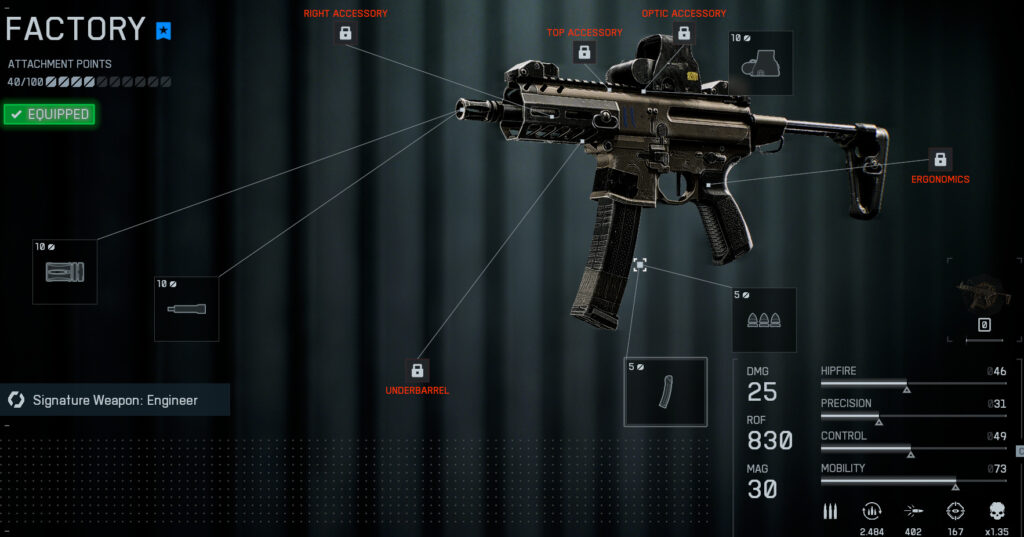This screenshot has height=537, width=1024.
Task: Open the locked Ergonomics slot
Action: tap(939, 159)
